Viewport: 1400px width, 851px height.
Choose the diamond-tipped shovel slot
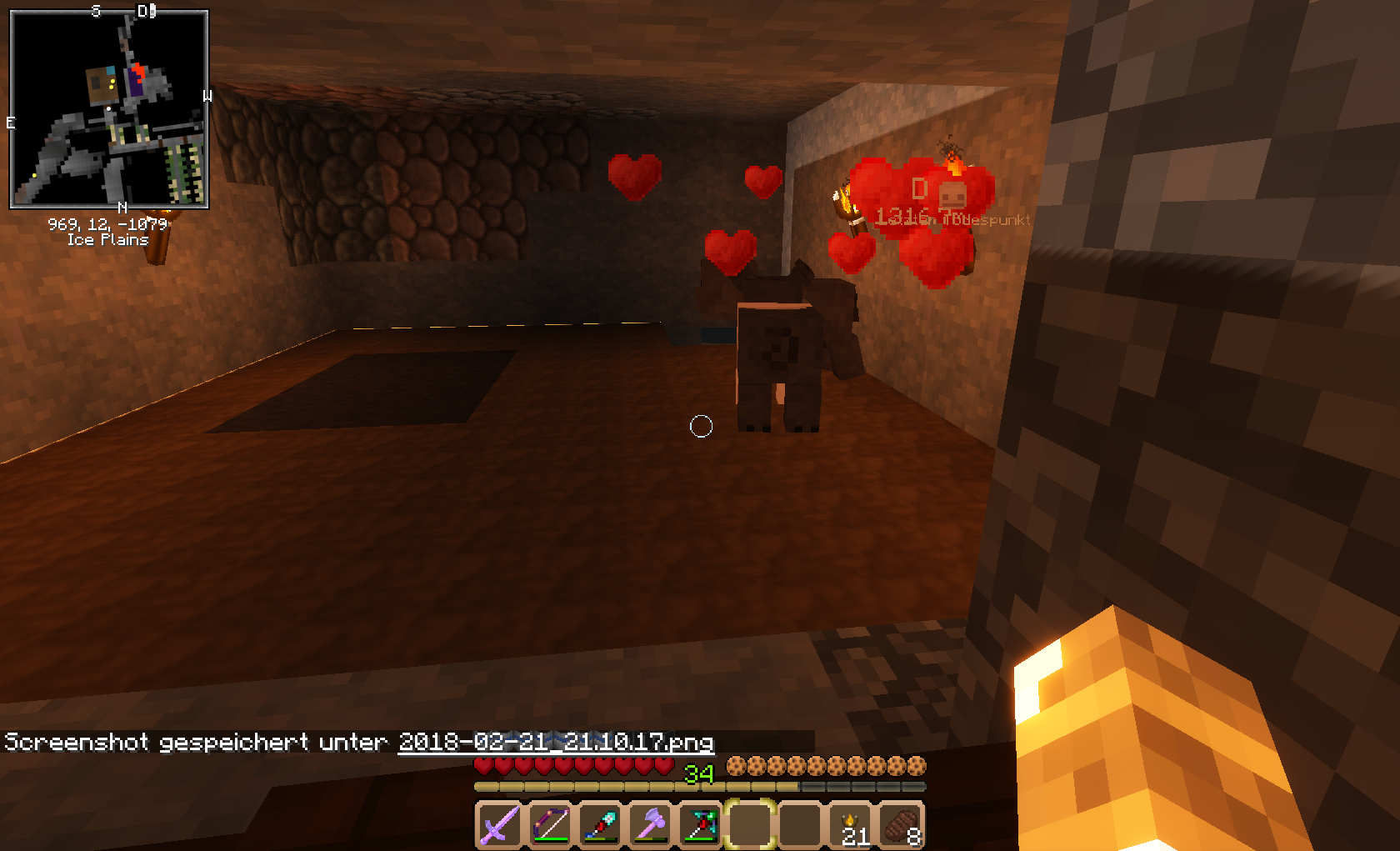pyautogui.click(x=600, y=825)
